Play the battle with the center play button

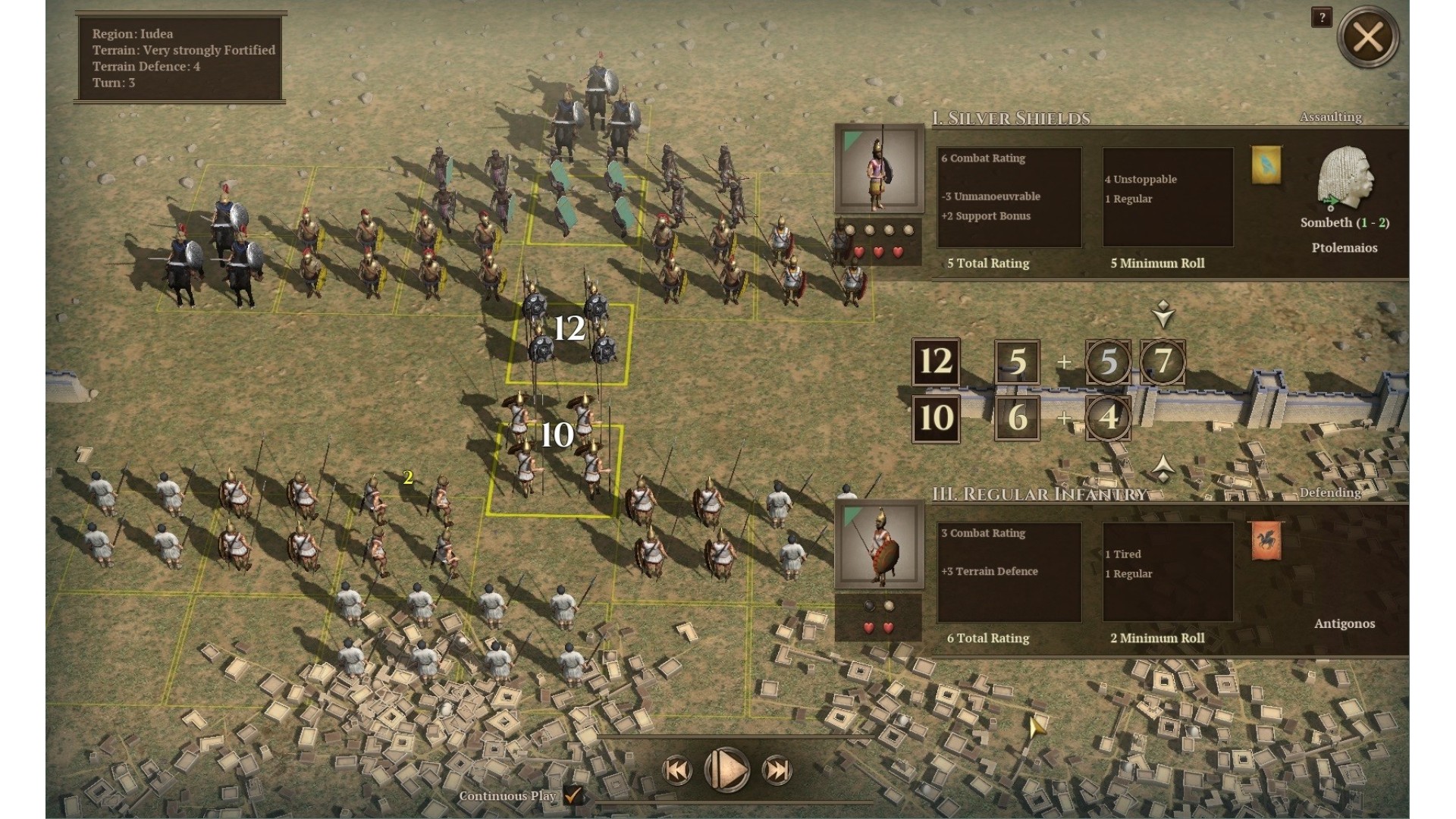point(726,770)
